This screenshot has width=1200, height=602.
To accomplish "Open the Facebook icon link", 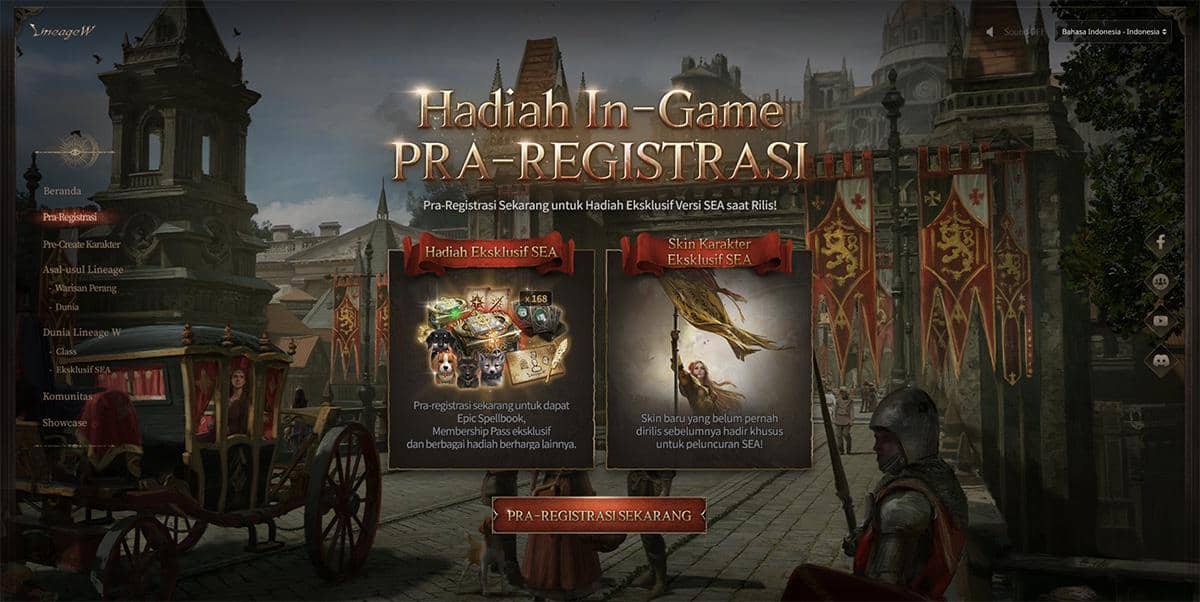I will [x=1161, y=242].
